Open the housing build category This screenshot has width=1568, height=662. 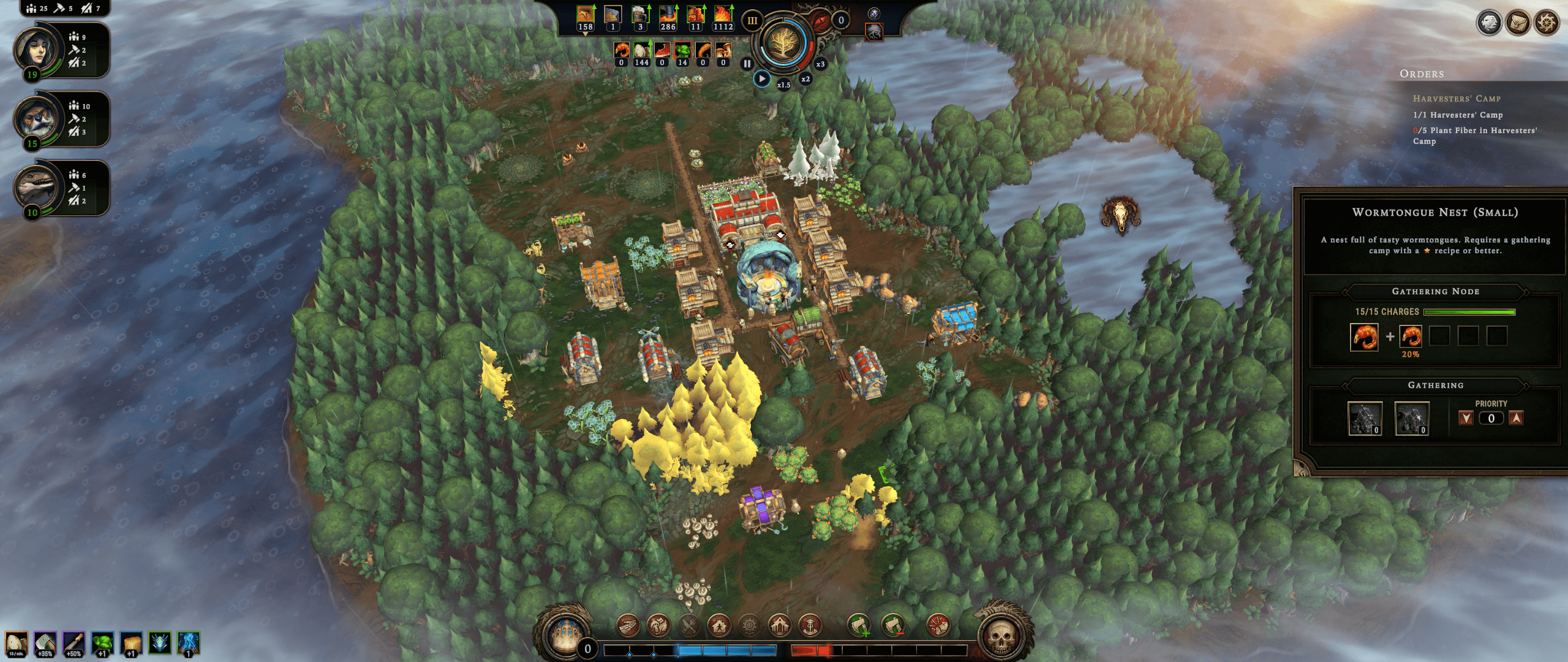pos(719,626)
